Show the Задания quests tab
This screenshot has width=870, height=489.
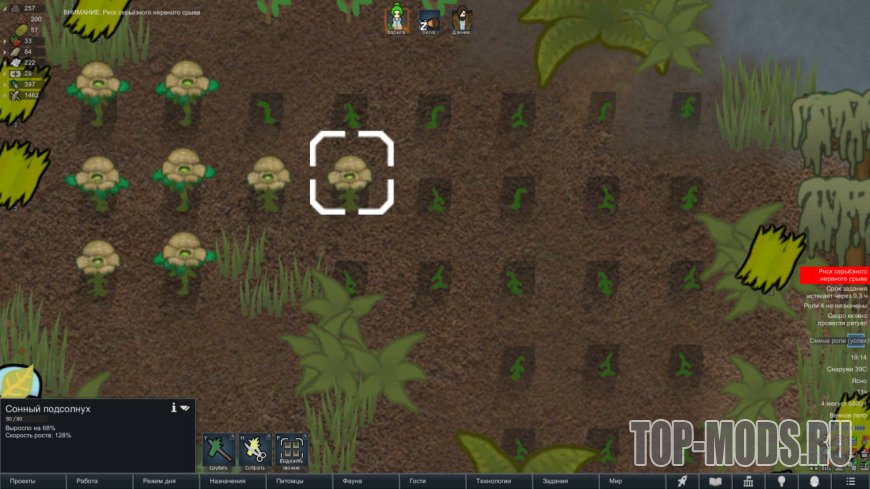coord(556,481)
